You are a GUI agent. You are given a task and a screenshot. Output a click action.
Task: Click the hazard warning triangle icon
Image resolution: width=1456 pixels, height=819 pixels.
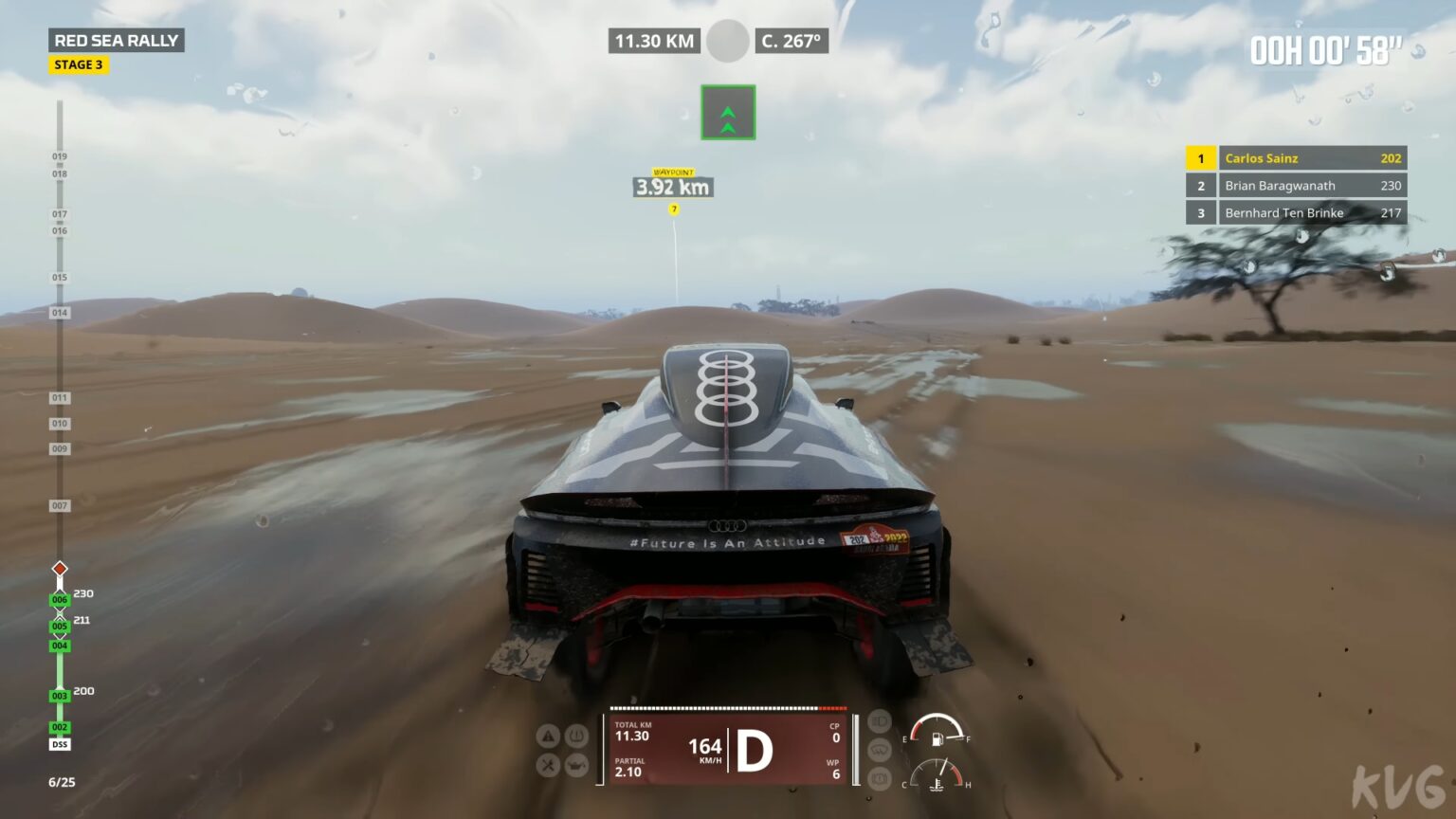(x=548, y=735)
